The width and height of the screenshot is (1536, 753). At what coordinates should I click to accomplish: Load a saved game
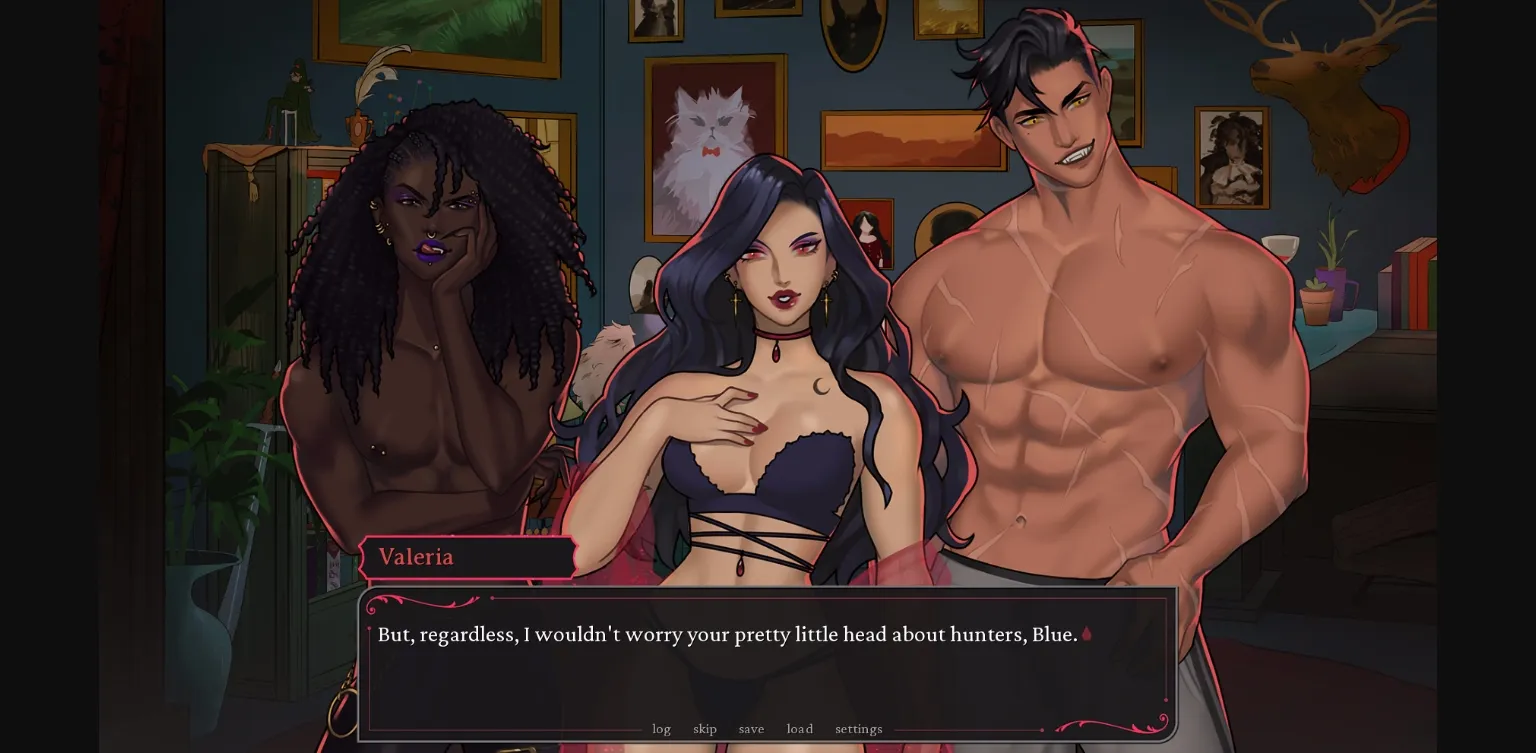[x=799, y=729]
